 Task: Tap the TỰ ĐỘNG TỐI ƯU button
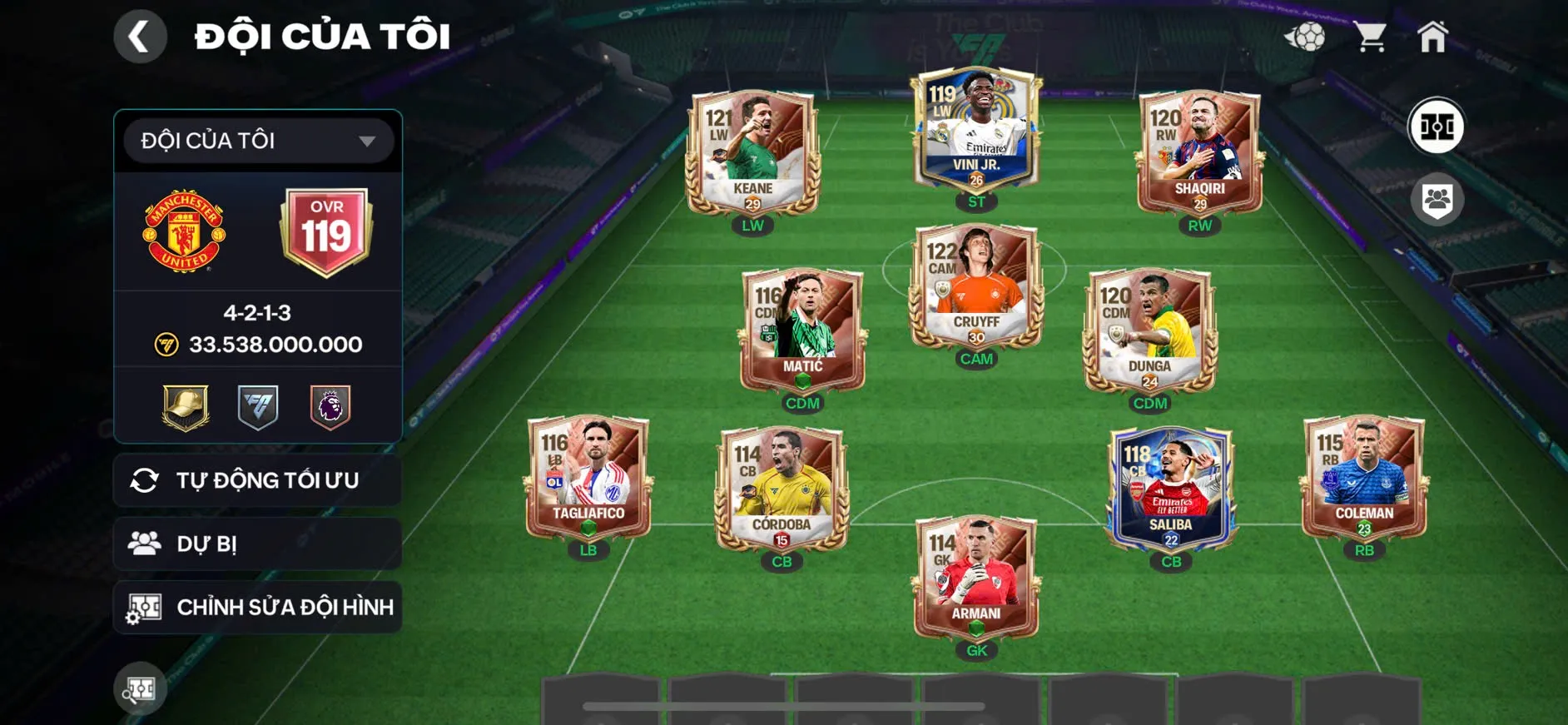click(x=256, y=480)
